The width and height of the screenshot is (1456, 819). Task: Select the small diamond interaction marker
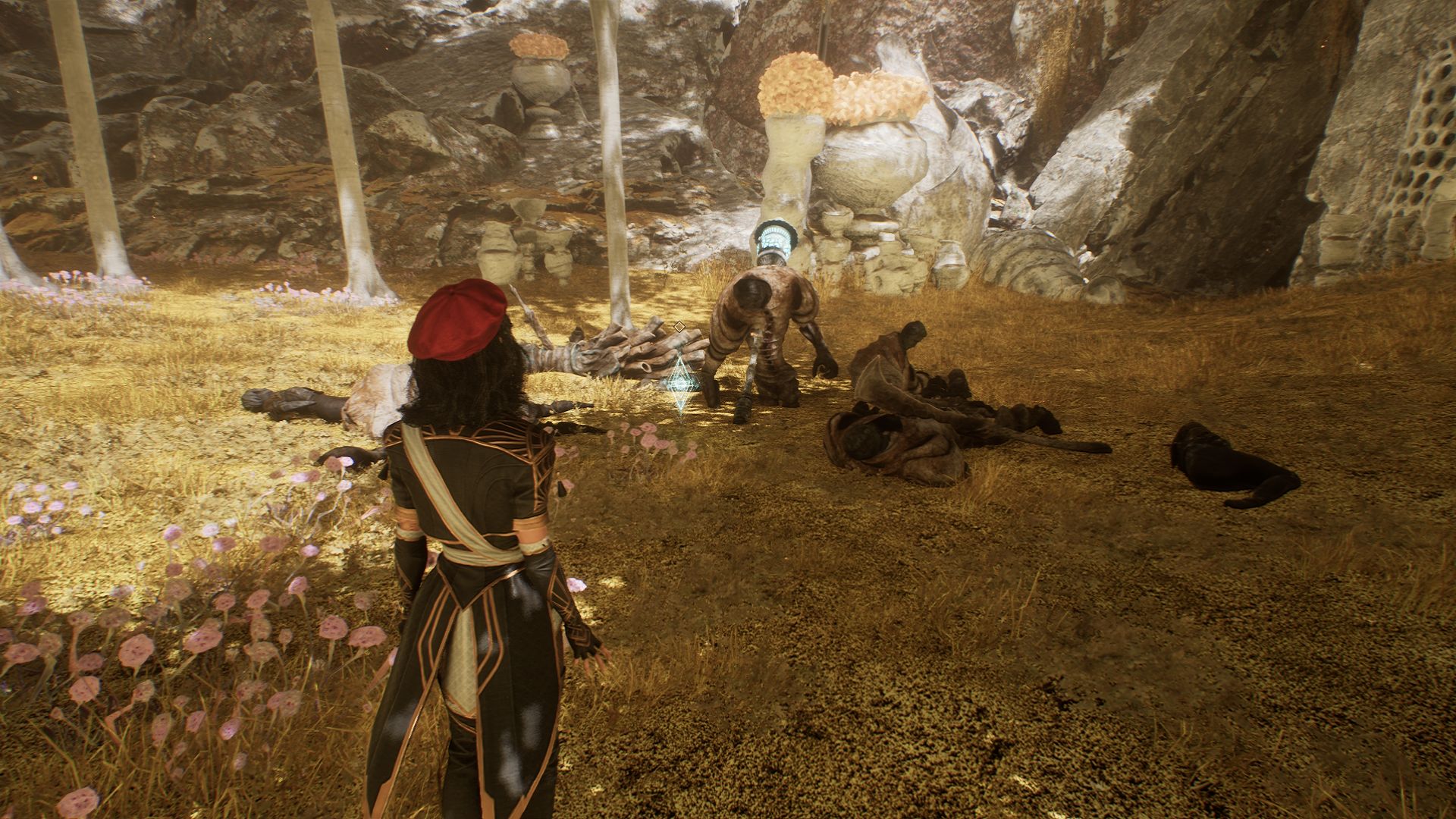pyautogui.click(x=679, y=326)
